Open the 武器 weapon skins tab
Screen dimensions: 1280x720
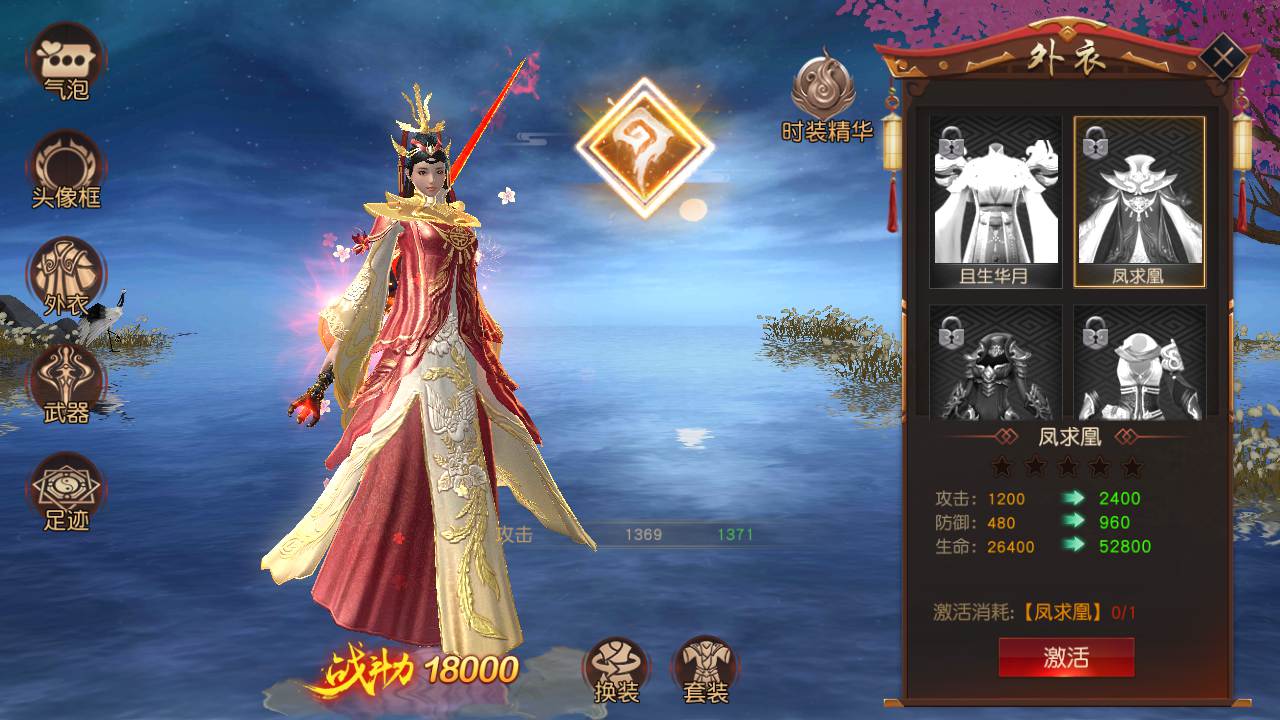click(x=66, y=383)
